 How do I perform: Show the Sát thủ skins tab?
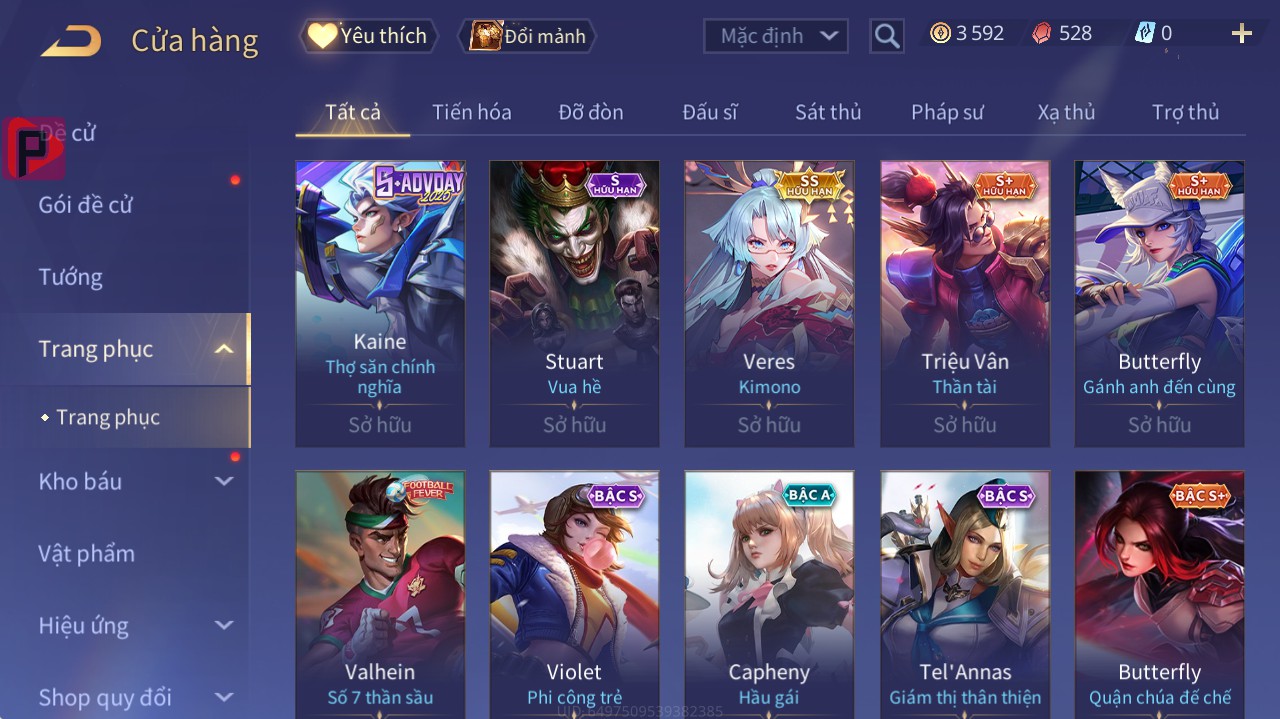pyautogui.click(x=827, y=112)
